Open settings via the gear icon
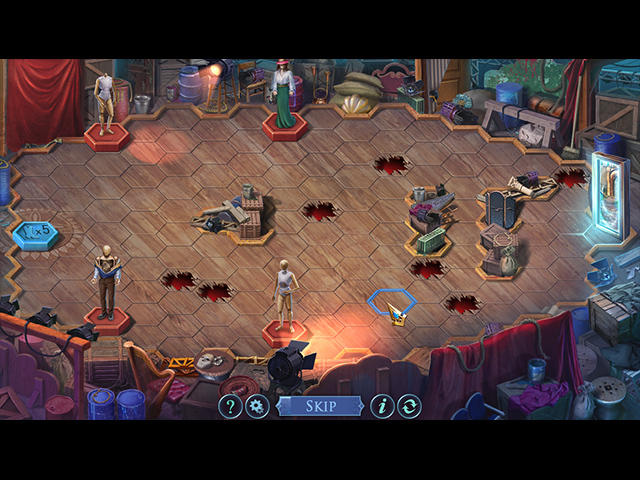The image size is (640, 480). [257, 406]
